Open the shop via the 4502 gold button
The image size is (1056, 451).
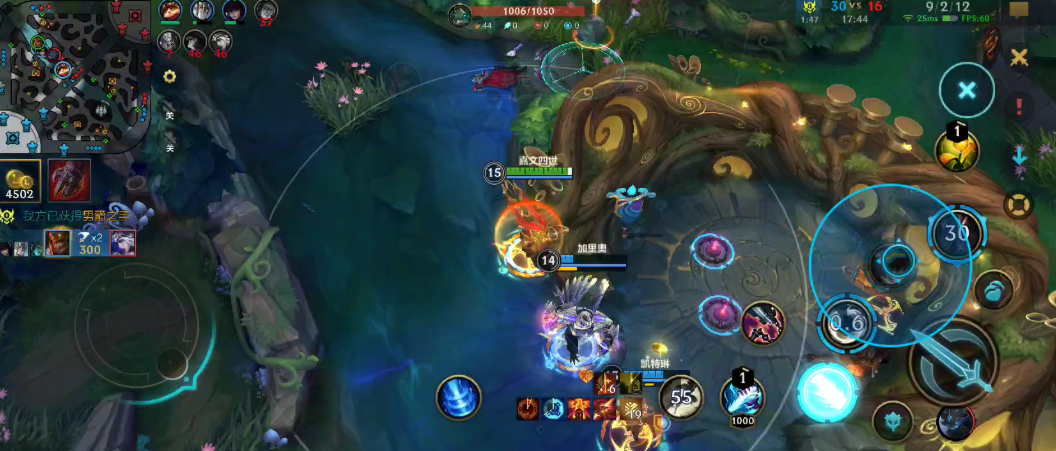pos(21,181)
